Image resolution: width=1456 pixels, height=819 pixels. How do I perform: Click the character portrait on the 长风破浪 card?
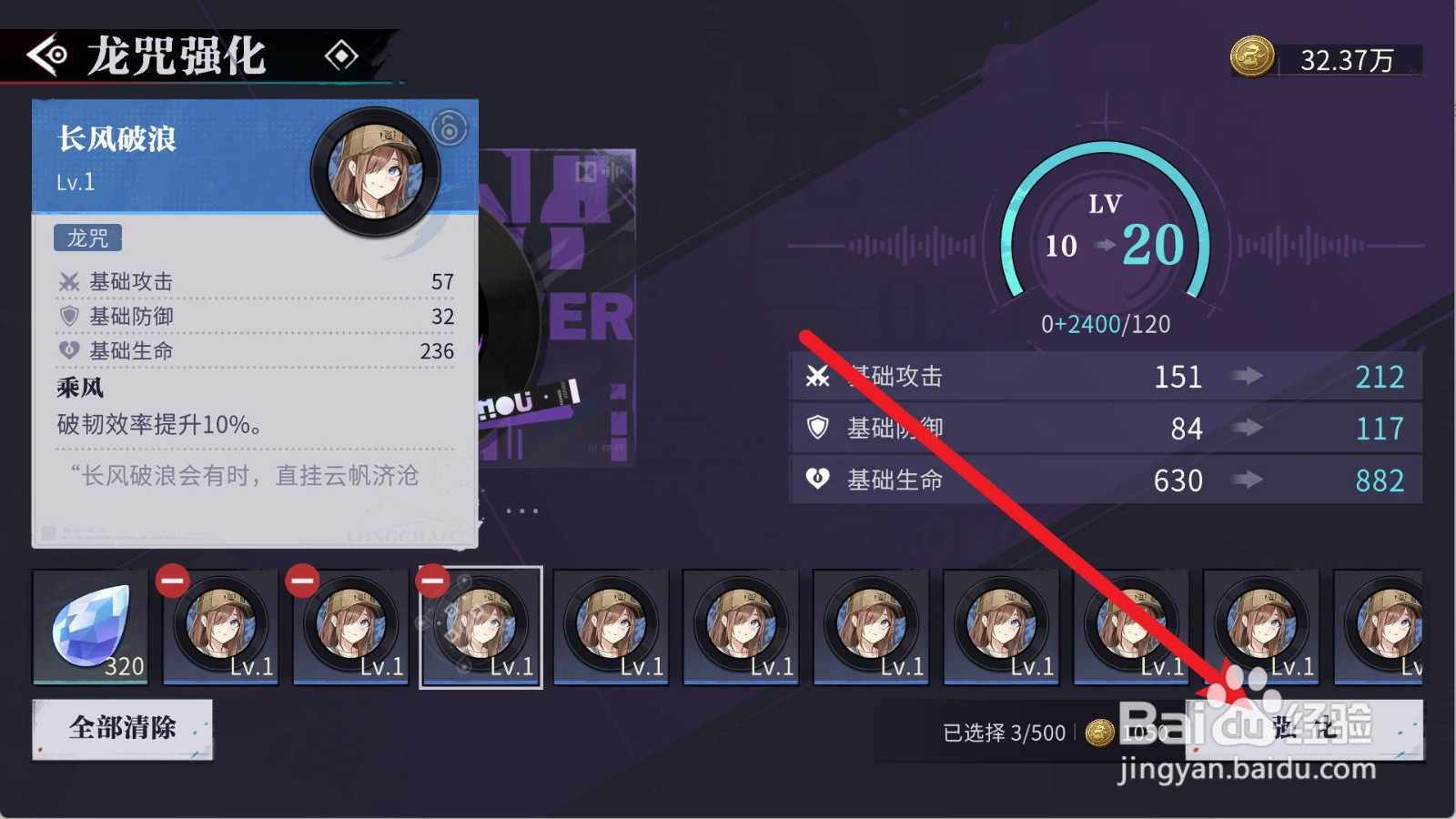[x=376, y=169]
